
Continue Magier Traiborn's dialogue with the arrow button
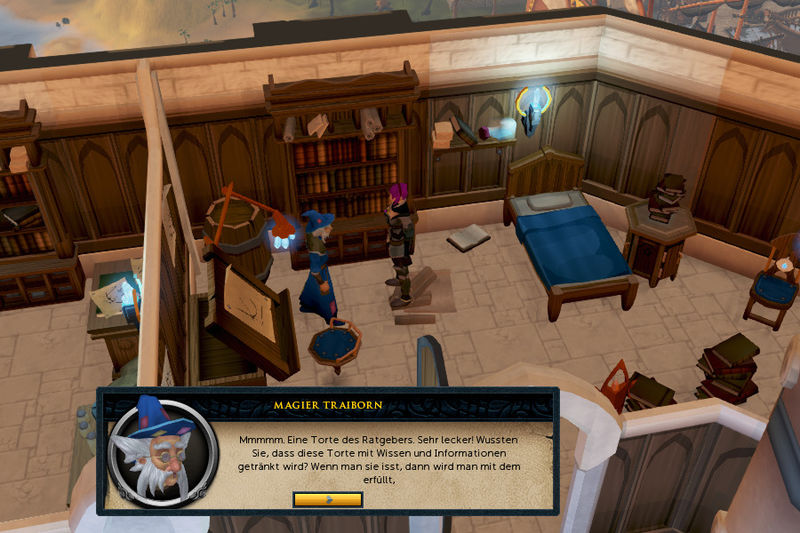328,499
